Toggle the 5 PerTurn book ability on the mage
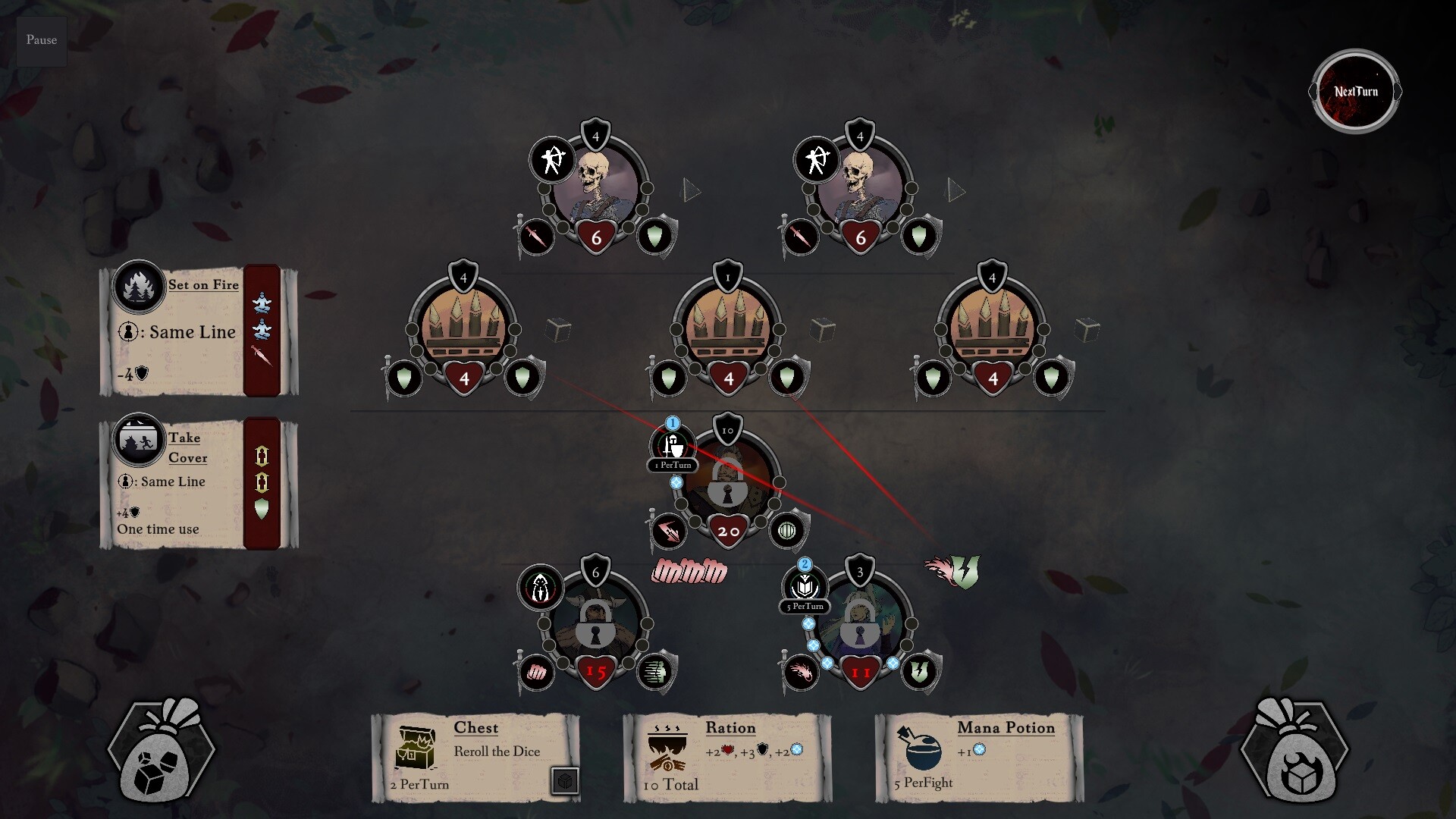Screen dimensions: 1456x819 (805, 585)
